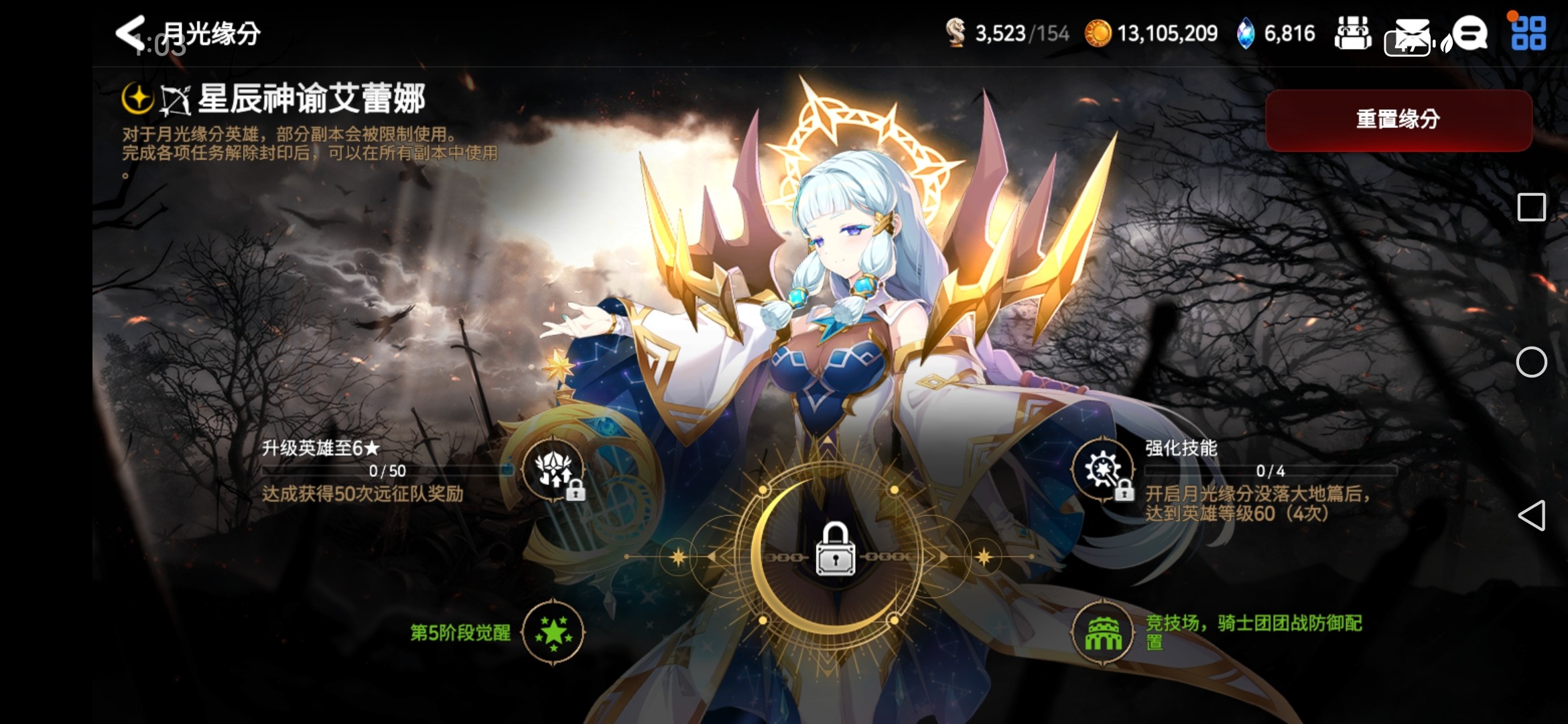Screen dimensions: 1568x724
Task: Select the locked 强化技能 skill enhancement icon
Action: [x=1102, y=469]
